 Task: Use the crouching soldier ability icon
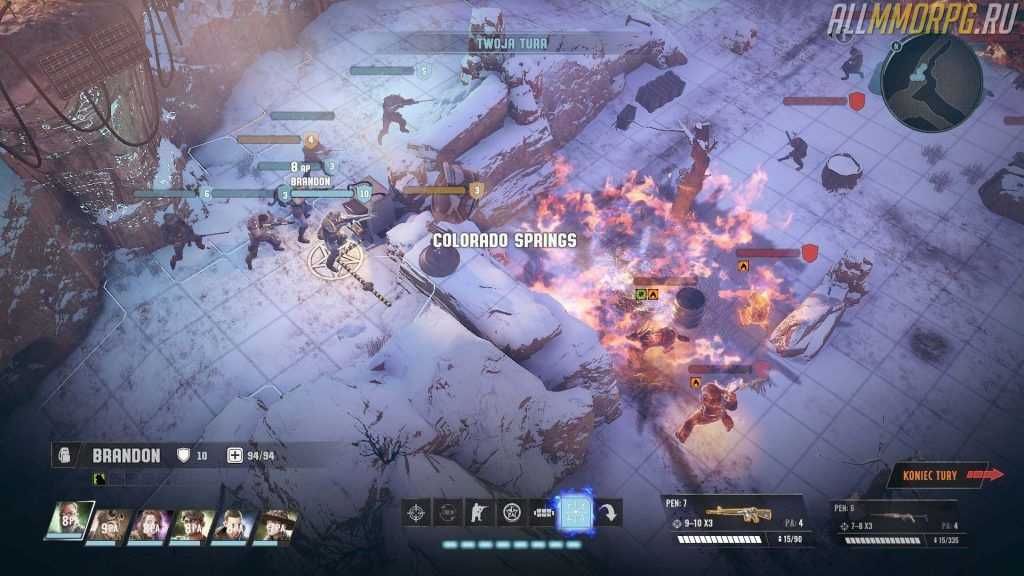point(480,513)
